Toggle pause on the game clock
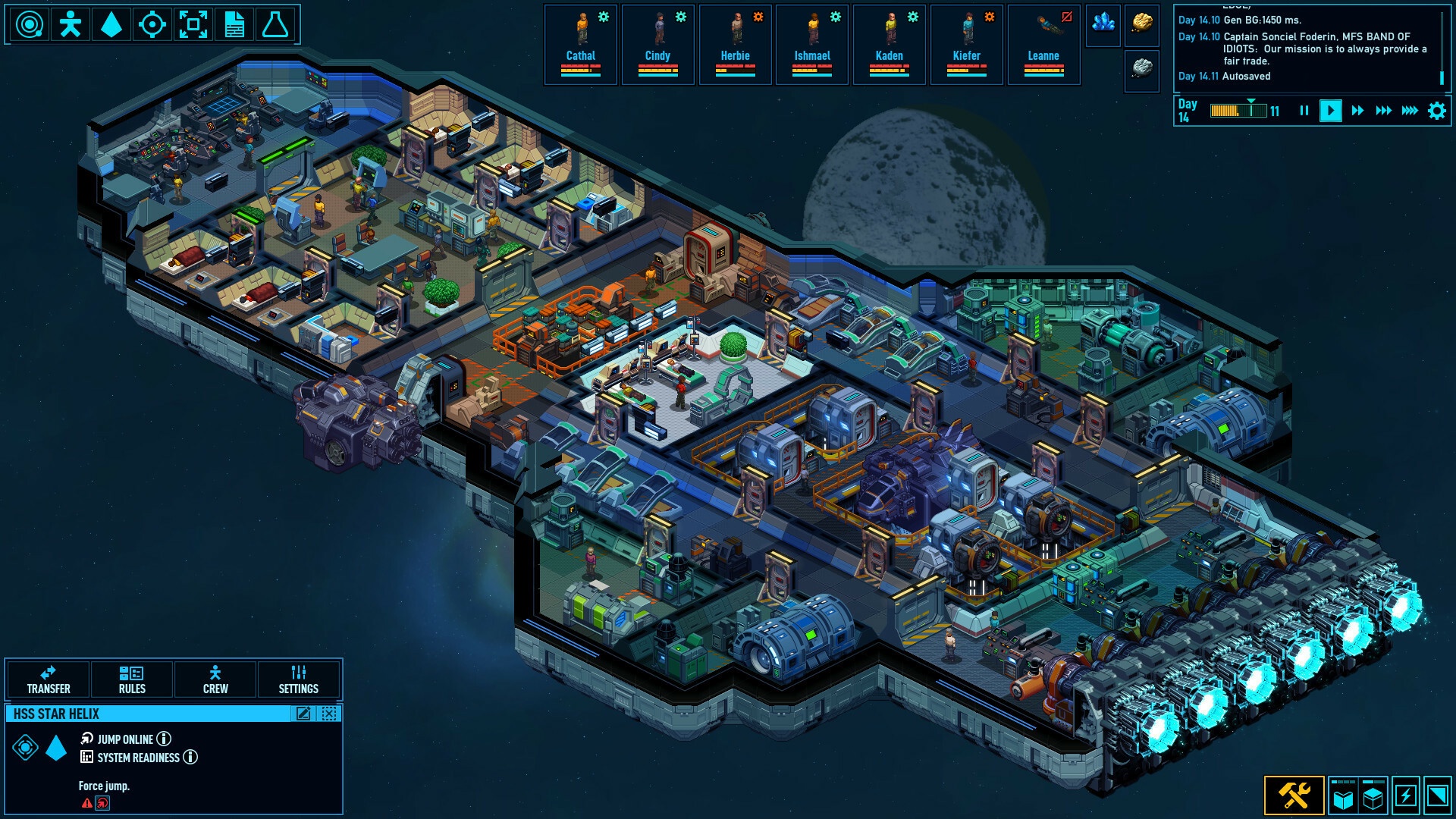This screenshot has height=819, width=1456. (x=1304, y=110)
